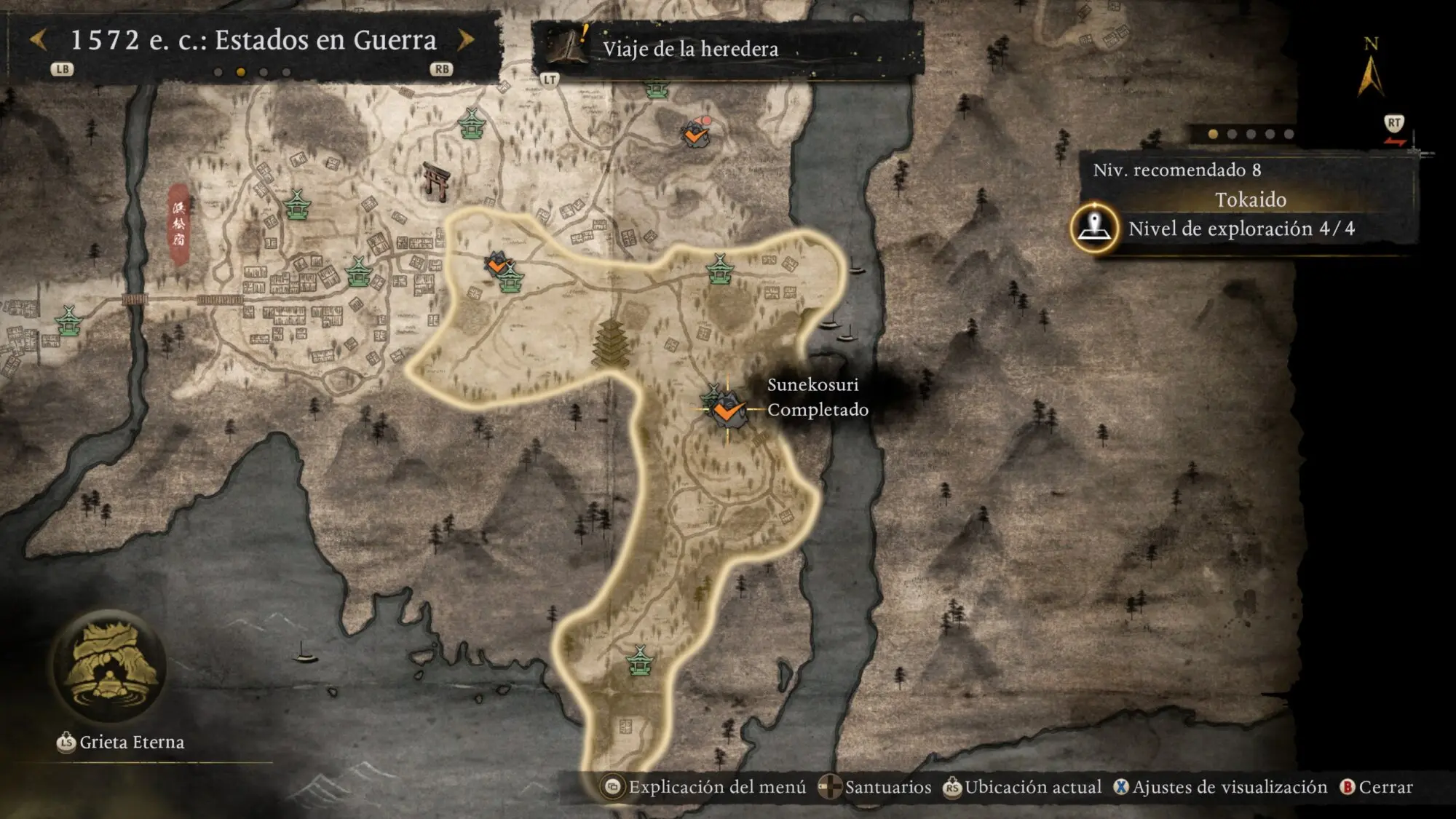This screenshot has height=819, width=1456.
Task: Open the Viaje de la heredera quest tracker
Action: pyautogui.click(x=689, y=49)
